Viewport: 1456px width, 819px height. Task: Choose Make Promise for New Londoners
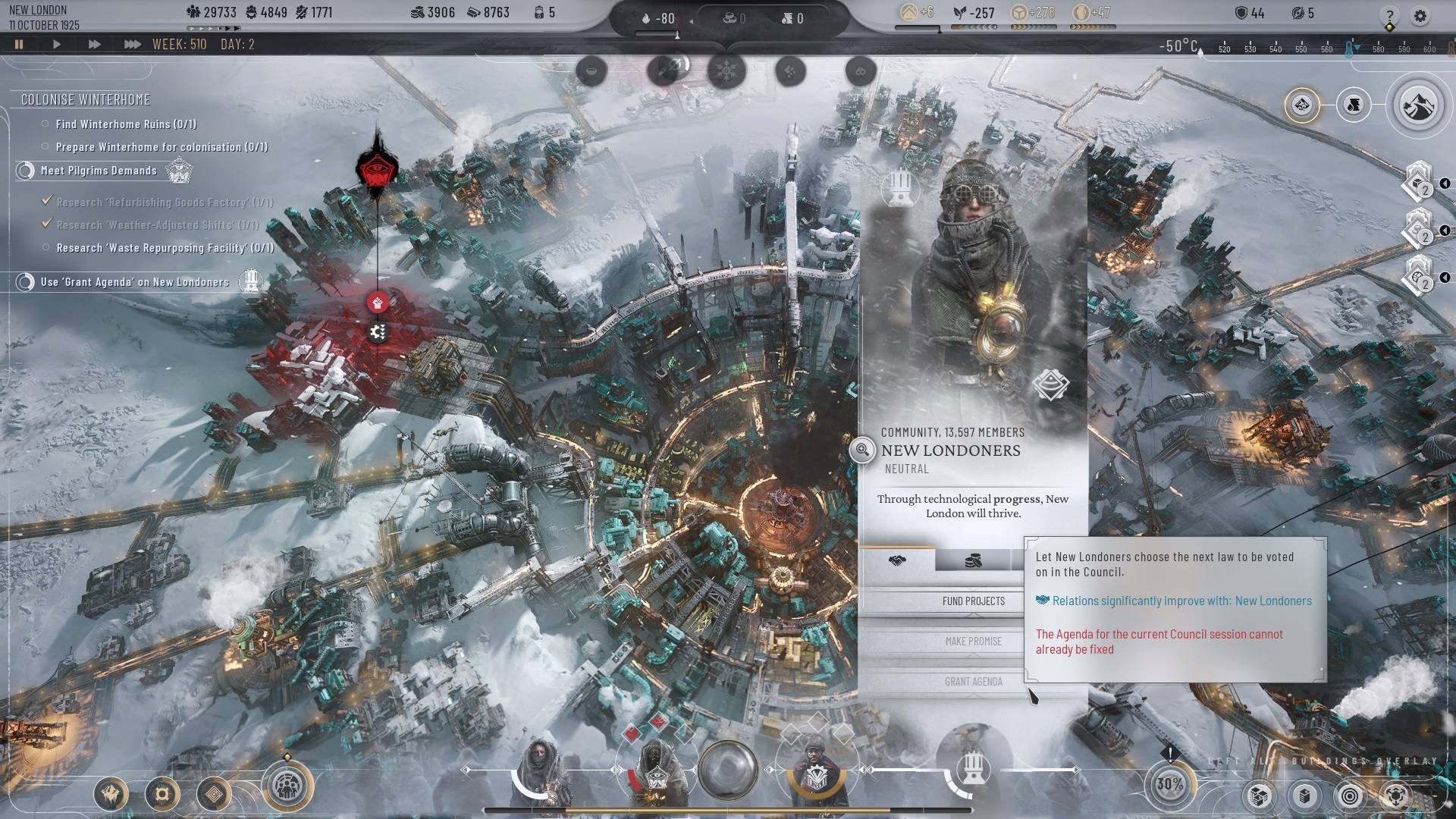(973, 642)
